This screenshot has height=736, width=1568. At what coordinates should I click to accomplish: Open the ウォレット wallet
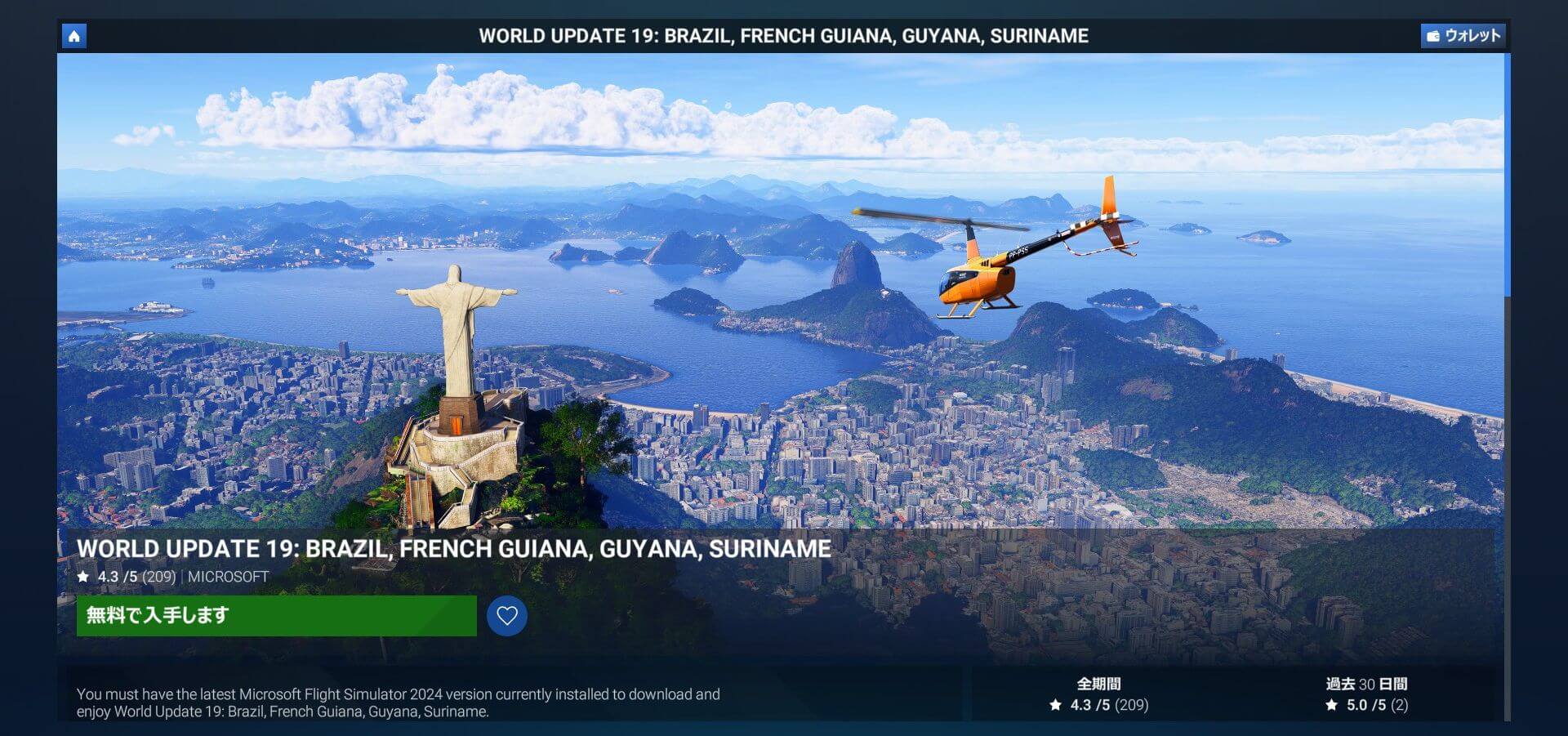1463,36
